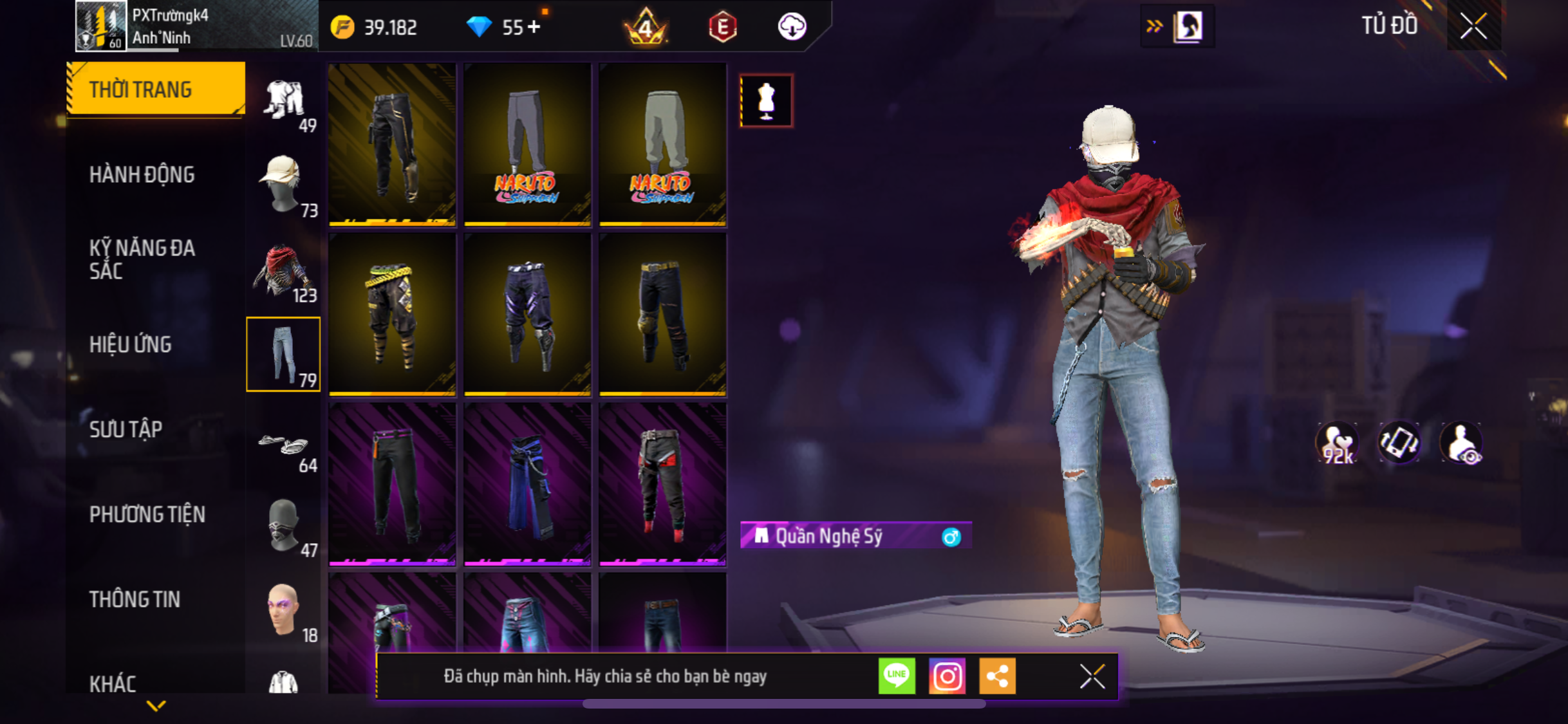Image resolution: width=1568 pixels, height=724 pixels.
Task: Share the screenshot to Instagram
Action: (947, 676)
